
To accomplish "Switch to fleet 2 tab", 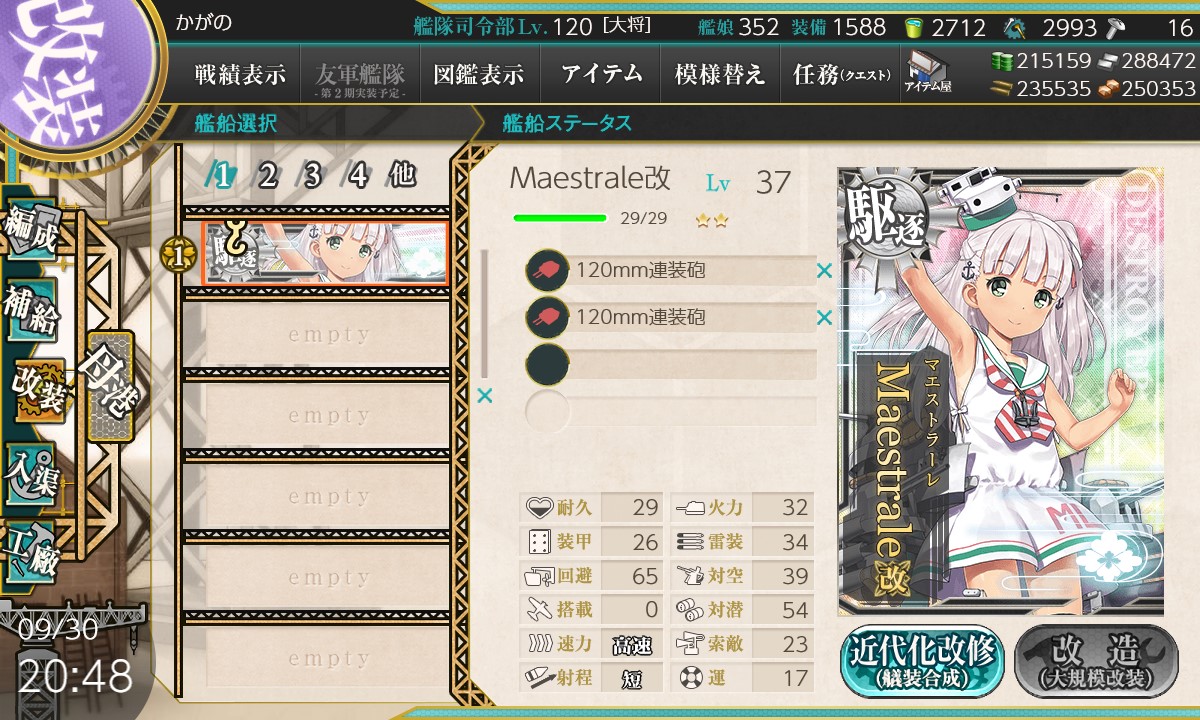I will (268, 176).
